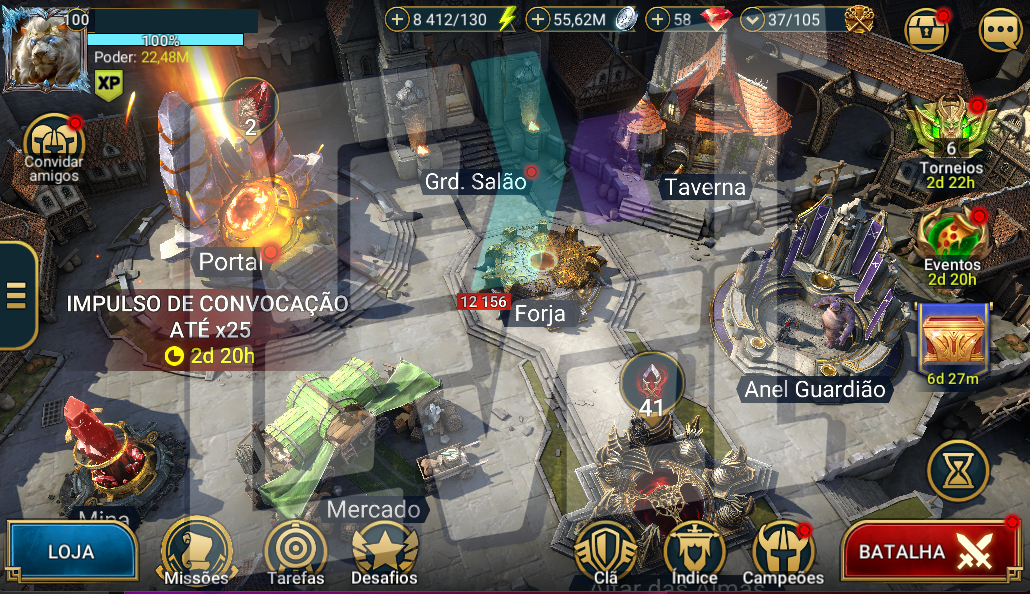
Task: Add more energy with the plus button
Action: pyautogui.click(x=397, y=19)
